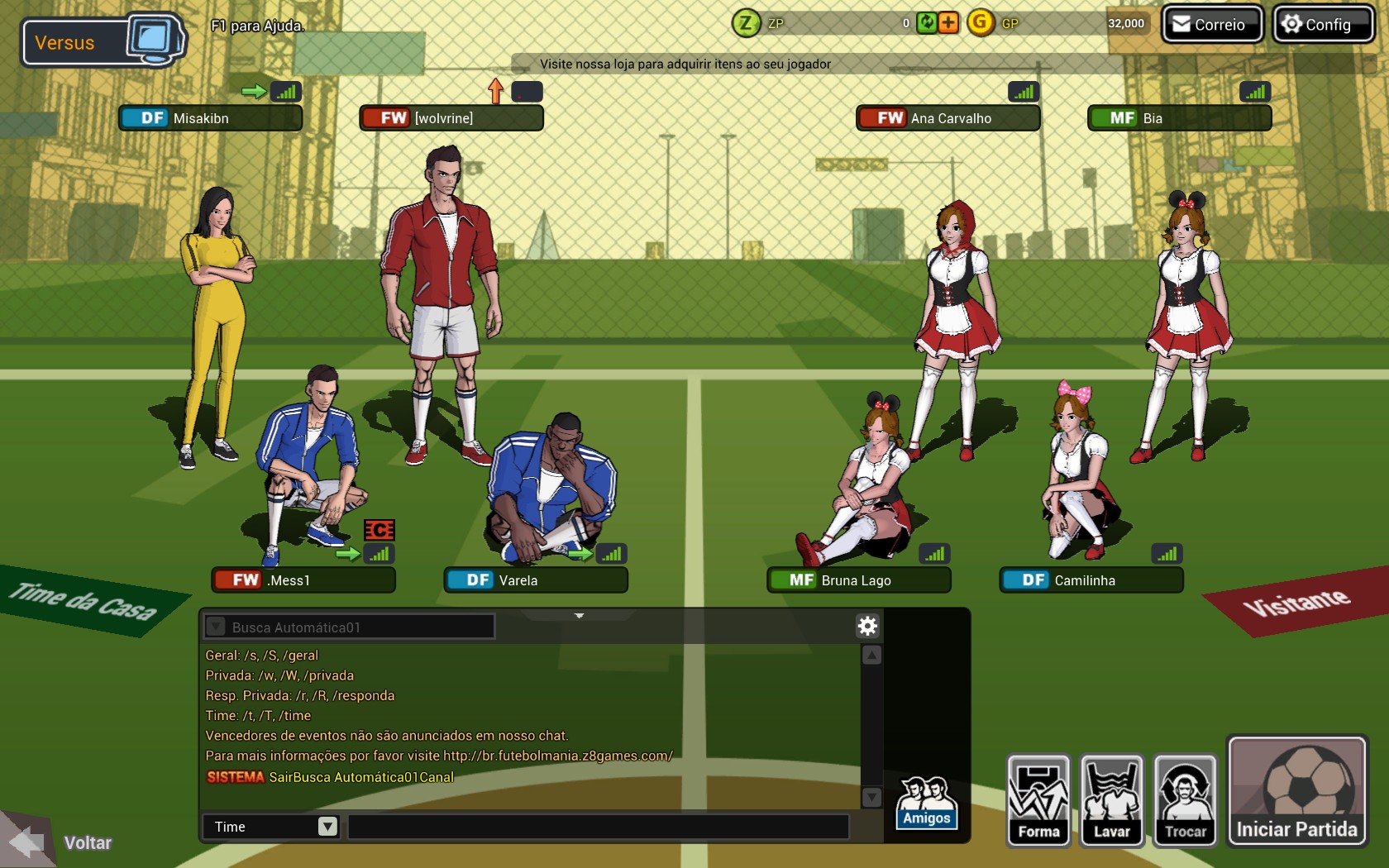Click the signal strength bars above Bia

(x=1255, y=92)
